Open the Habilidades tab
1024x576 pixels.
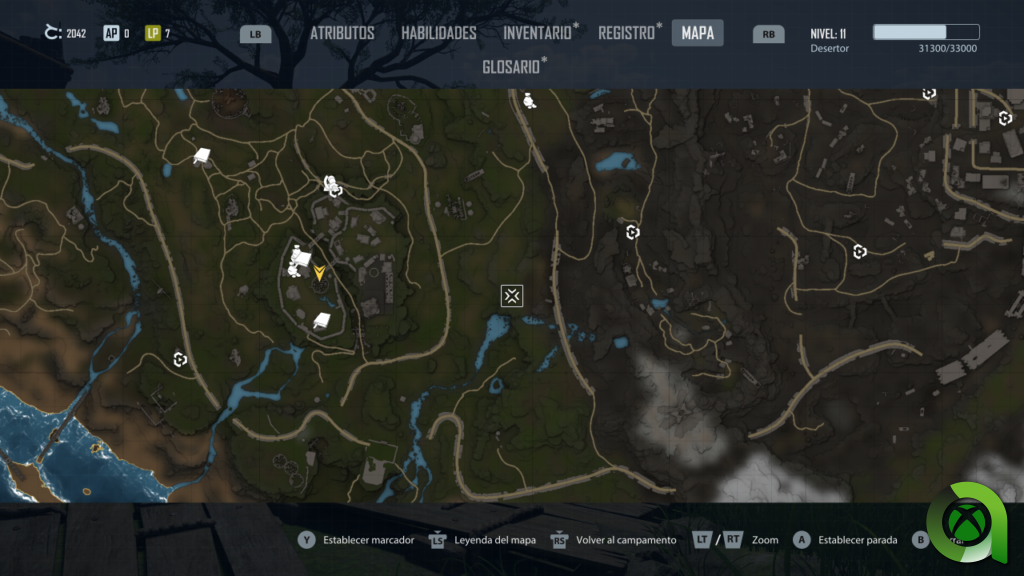(439, 33)
